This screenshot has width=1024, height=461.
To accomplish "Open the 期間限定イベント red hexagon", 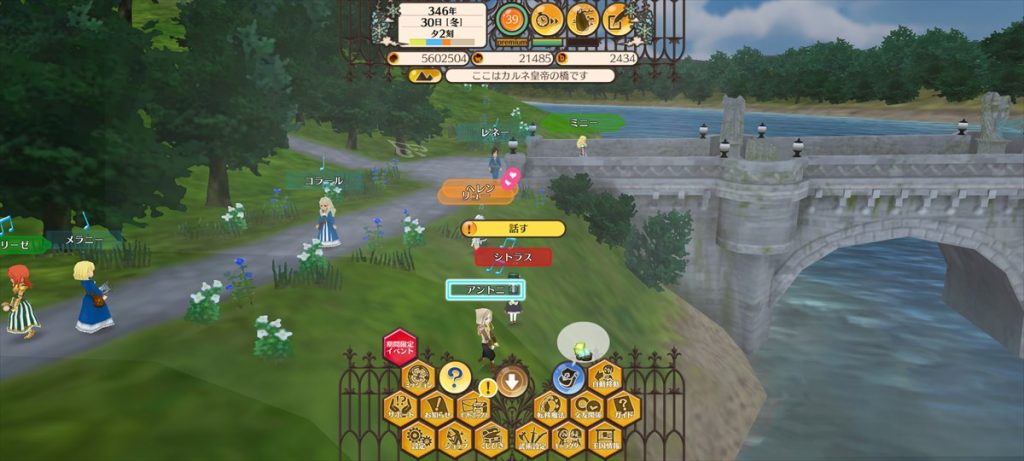I will point(399,347).
